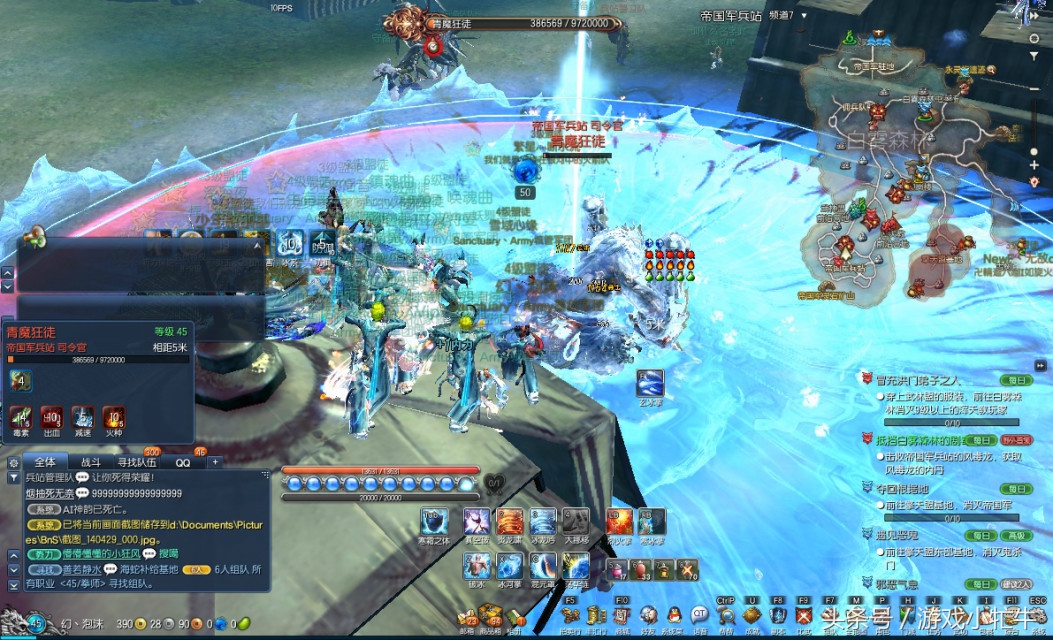The width and height of the screenshot is (1053, 640).
Task: Switch to the 全体 chat tab
Action: point(45,462)
